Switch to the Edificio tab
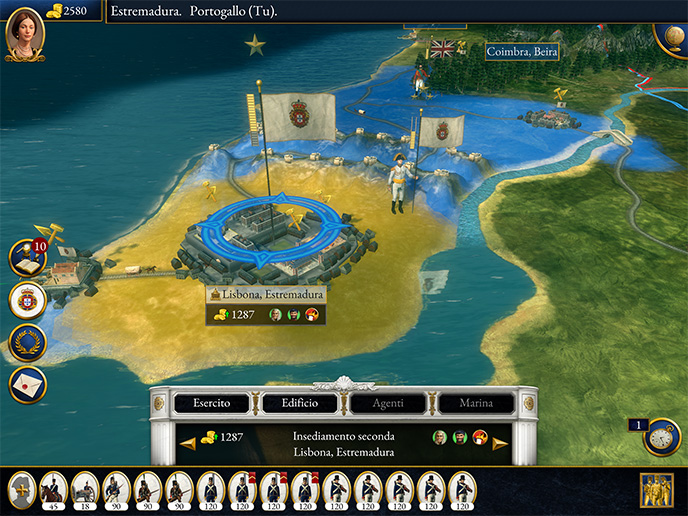Screen dimensions: 688x516 300,403
